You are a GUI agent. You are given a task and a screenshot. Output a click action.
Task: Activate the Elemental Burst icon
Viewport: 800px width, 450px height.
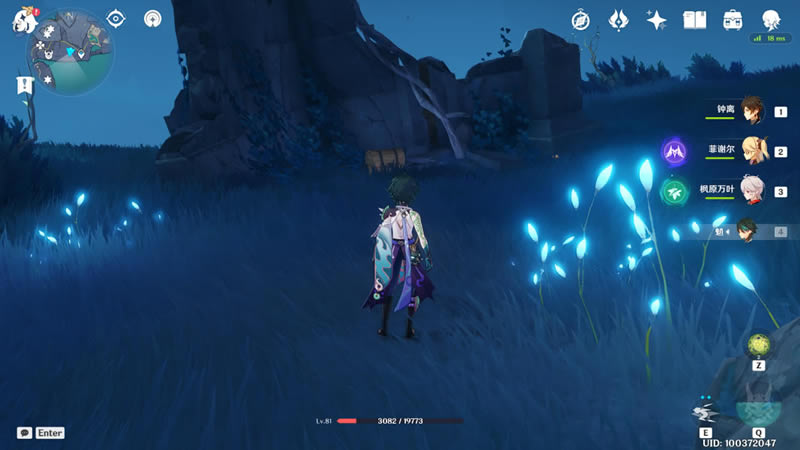(x=757, y=410)
